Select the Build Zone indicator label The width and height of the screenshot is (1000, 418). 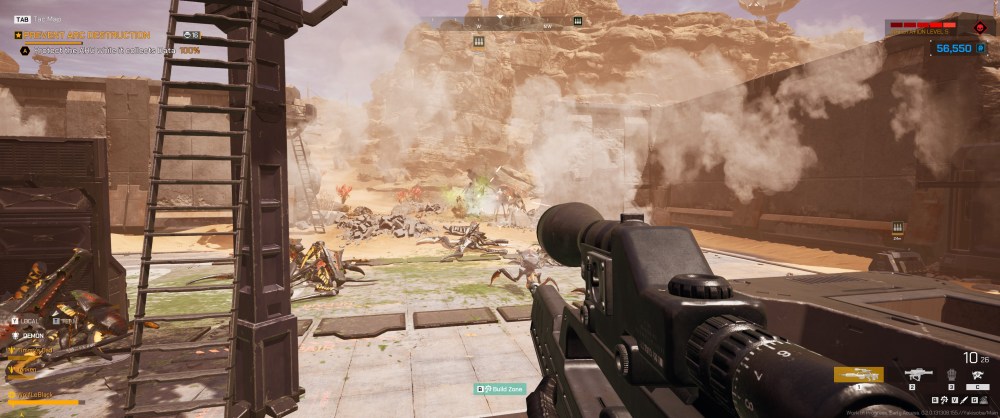(x=499, y=388)
